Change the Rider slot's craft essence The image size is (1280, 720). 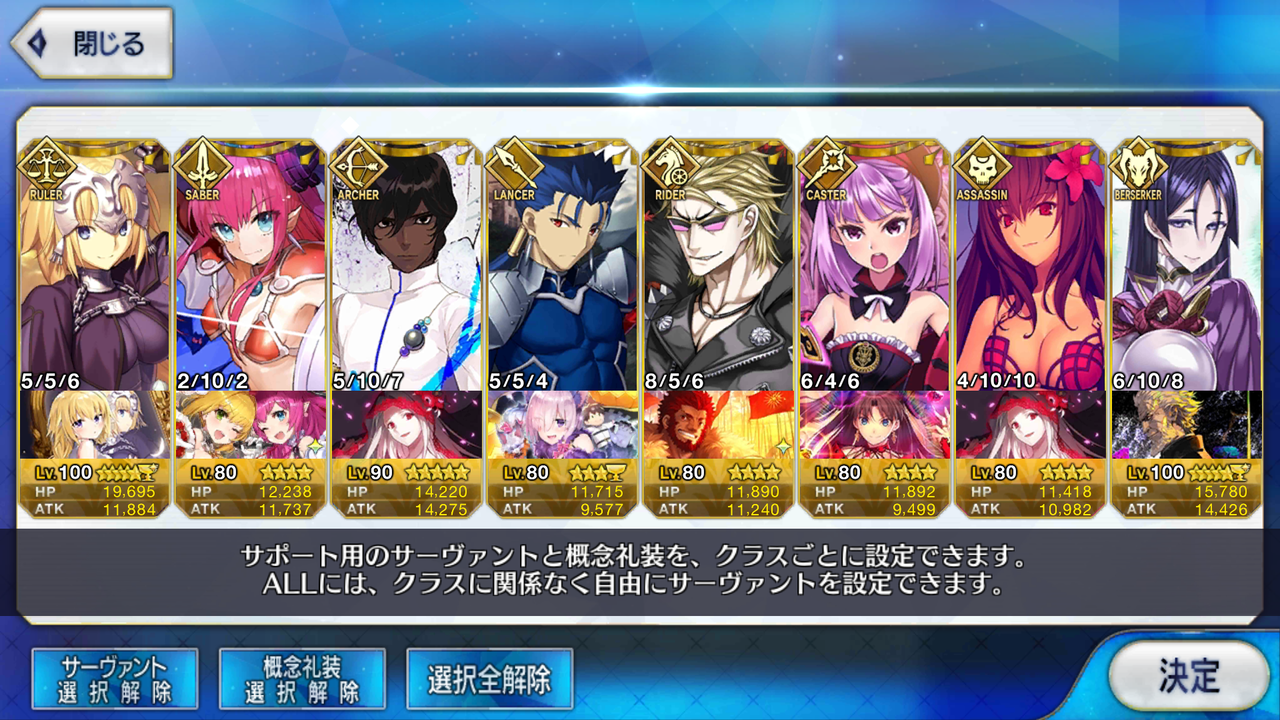[718, 425]
